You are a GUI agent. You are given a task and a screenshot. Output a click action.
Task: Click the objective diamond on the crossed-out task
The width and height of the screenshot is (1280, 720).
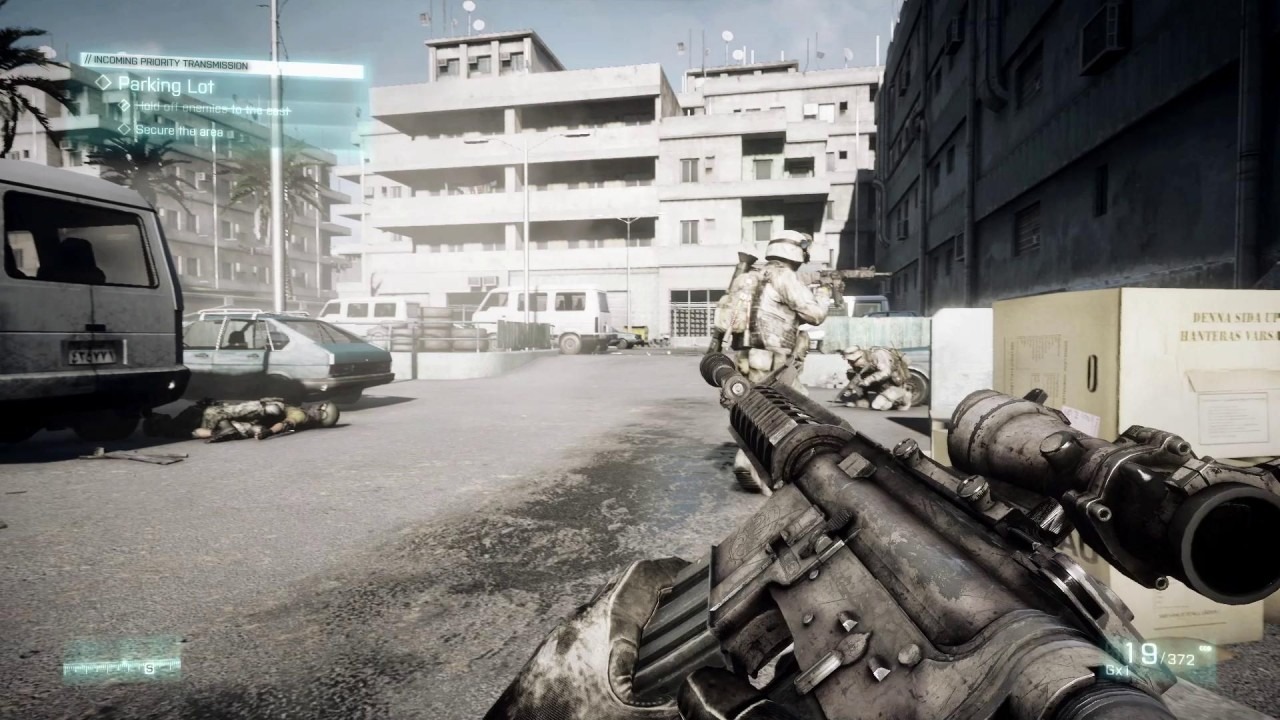126,107
